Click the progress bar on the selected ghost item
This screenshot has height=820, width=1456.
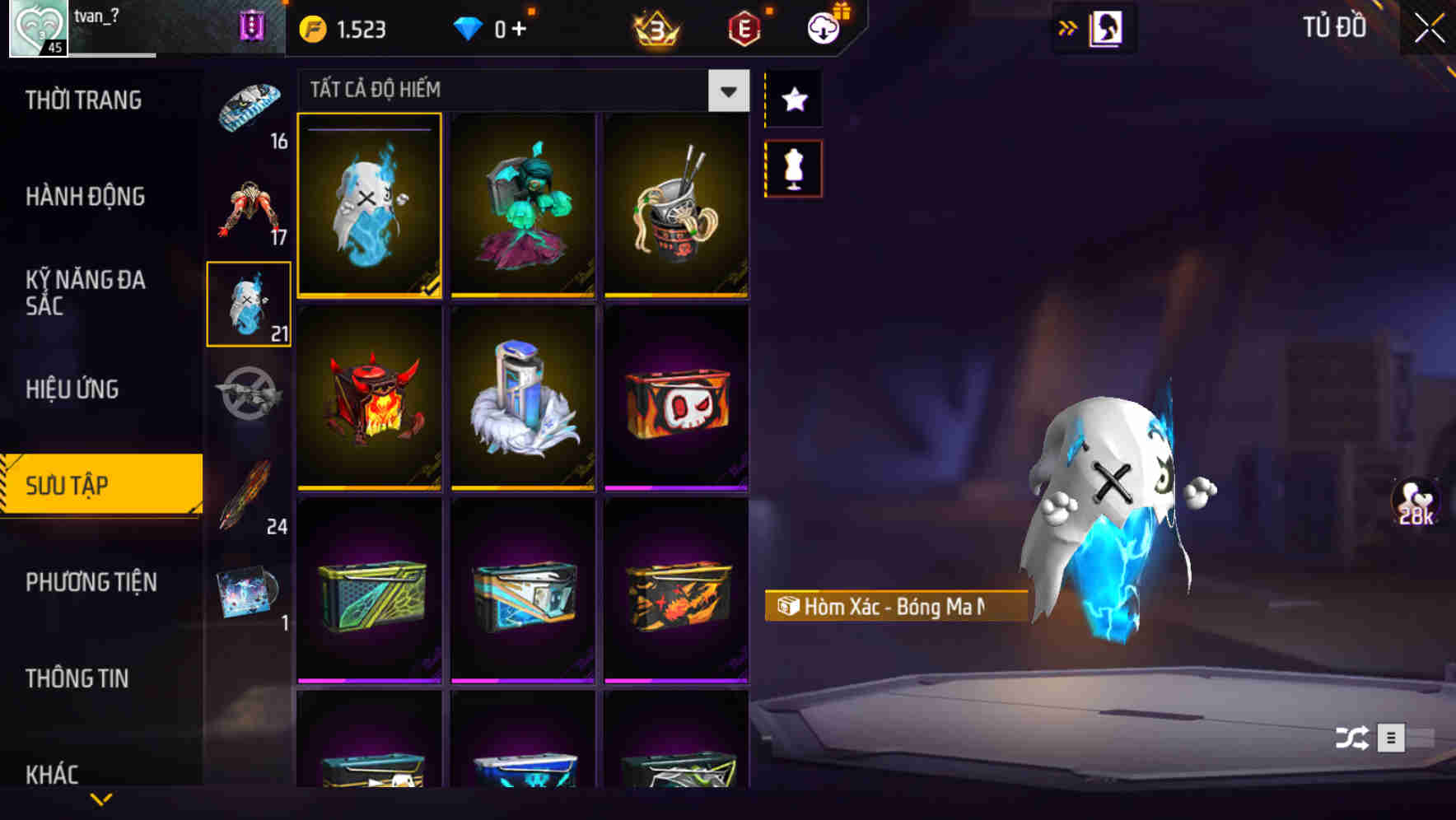(x=369, y=129)
